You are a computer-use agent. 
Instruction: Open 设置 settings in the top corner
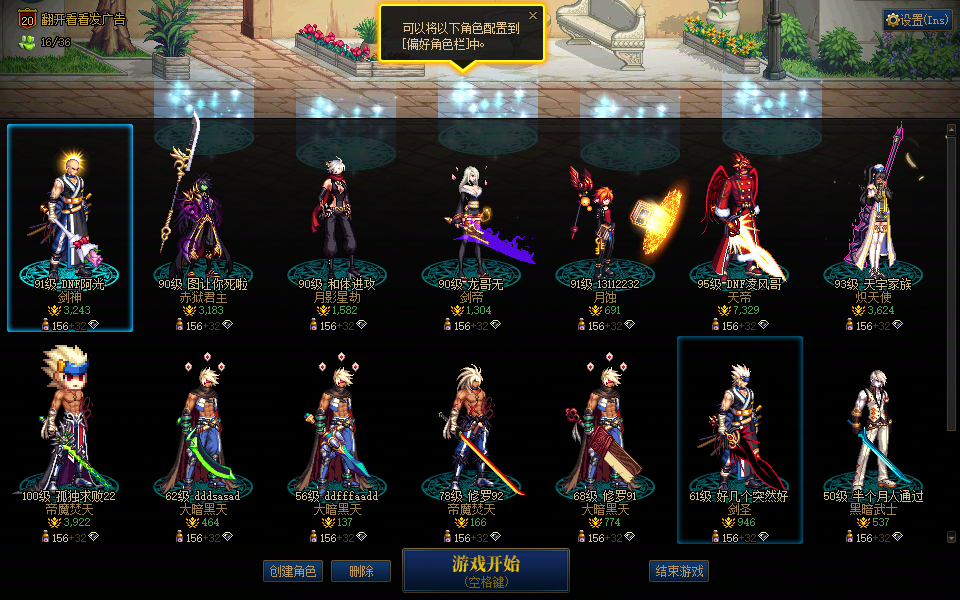(x=917, y=20)
